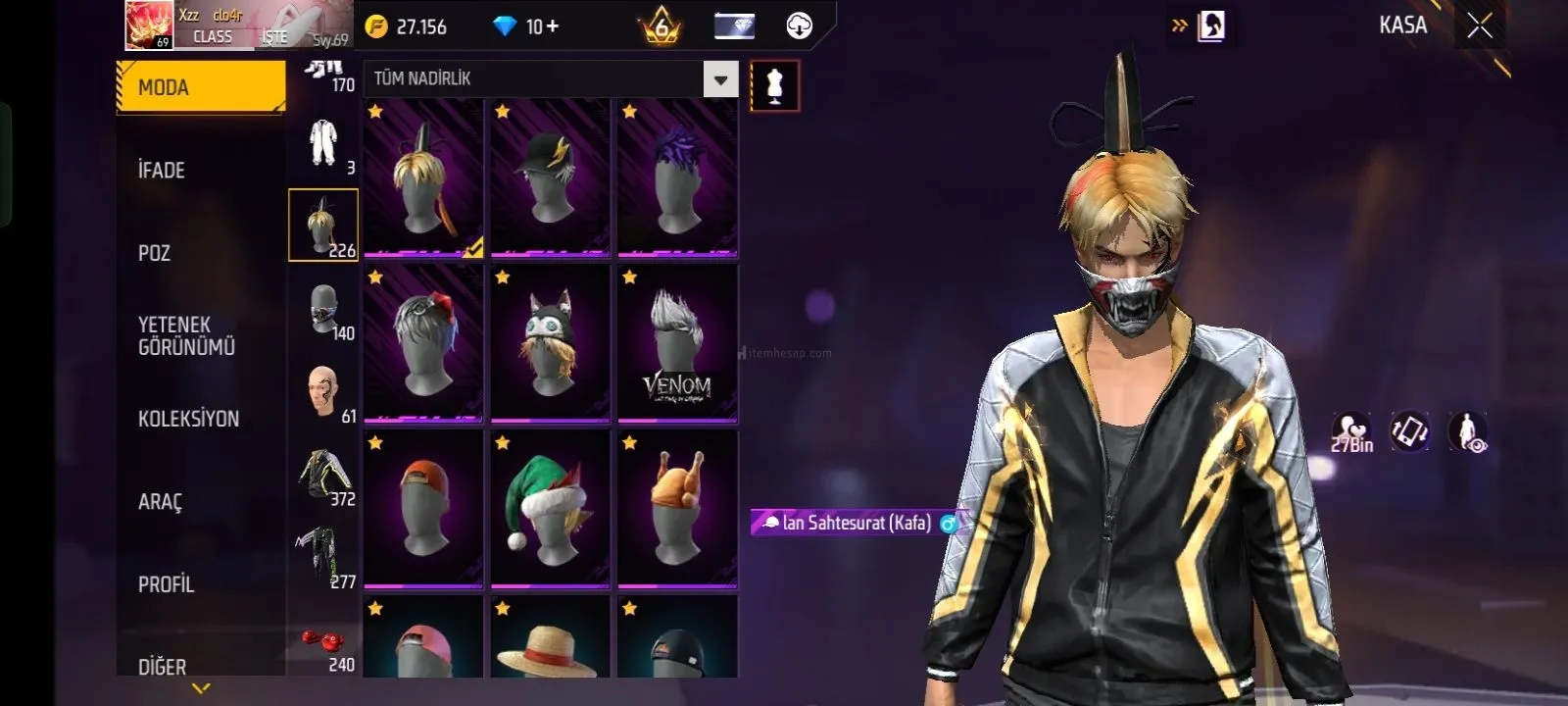Open the mask subcategory with 140 items
The width and height of the screenshot is (1568, 706).
pos(323,310)
